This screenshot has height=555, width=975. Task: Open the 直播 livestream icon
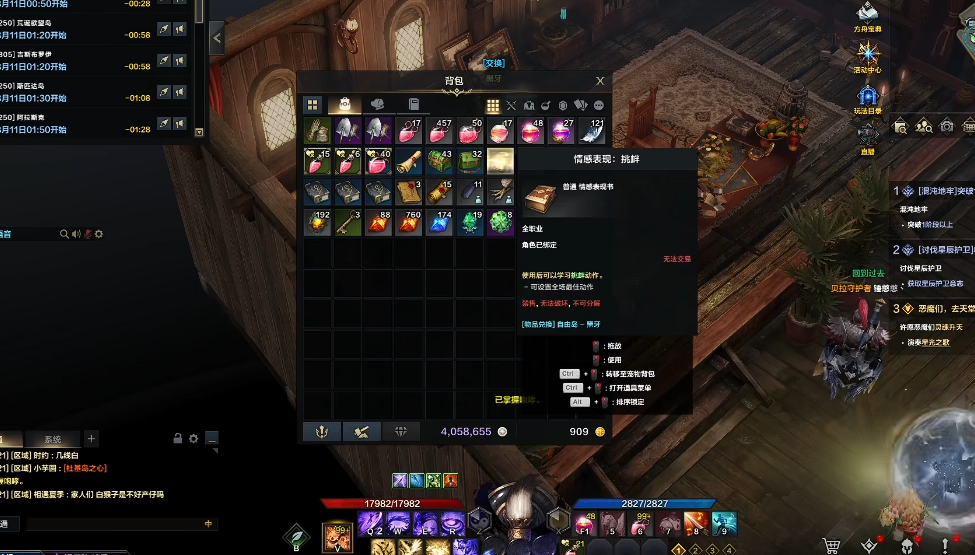point(867,135)
